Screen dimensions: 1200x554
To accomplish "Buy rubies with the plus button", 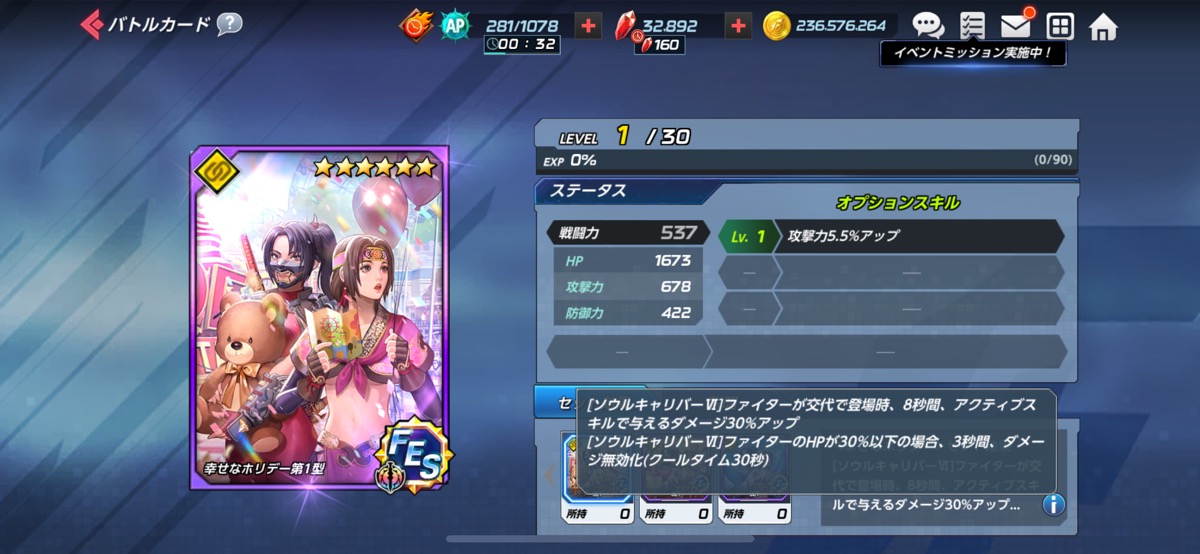I will (x=738, y=26).
